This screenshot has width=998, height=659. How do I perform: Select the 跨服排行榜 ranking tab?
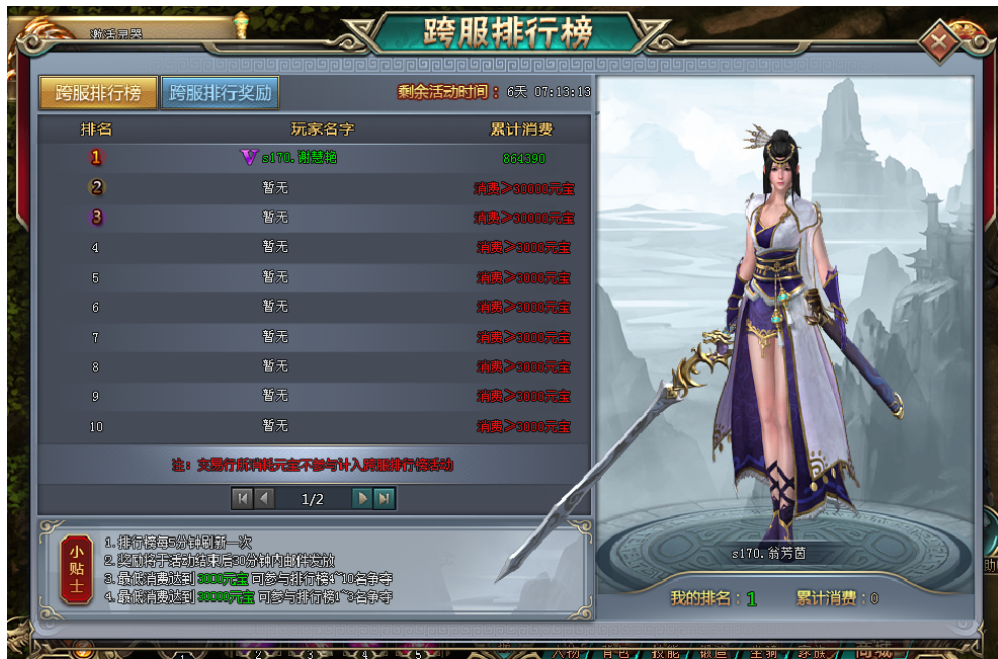click(x=98, y=93)
